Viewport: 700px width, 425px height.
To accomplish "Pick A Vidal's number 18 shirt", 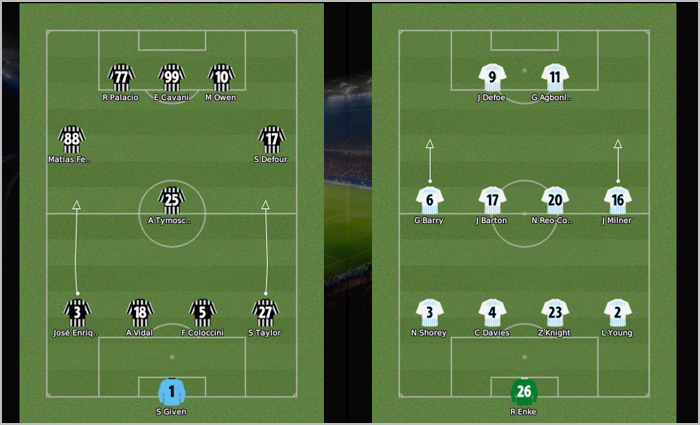I will [140, 312].
